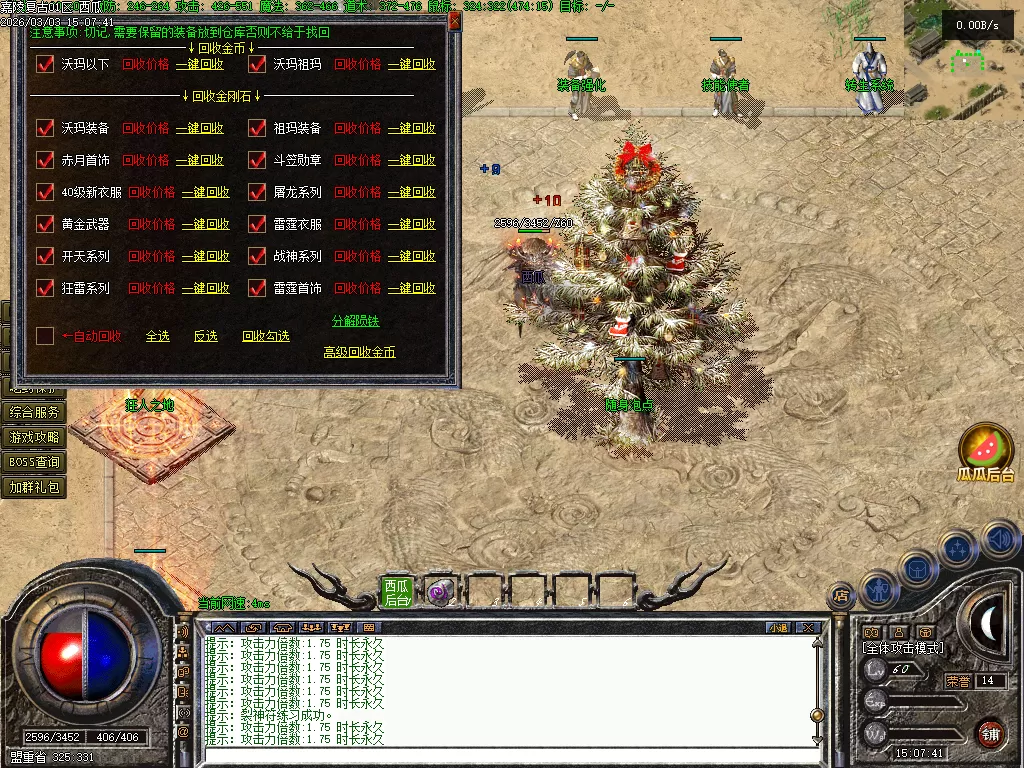Viewport: 1024px width, 768px height.
Task: Open the BOSS查询 side button
Action: (34, 462)
